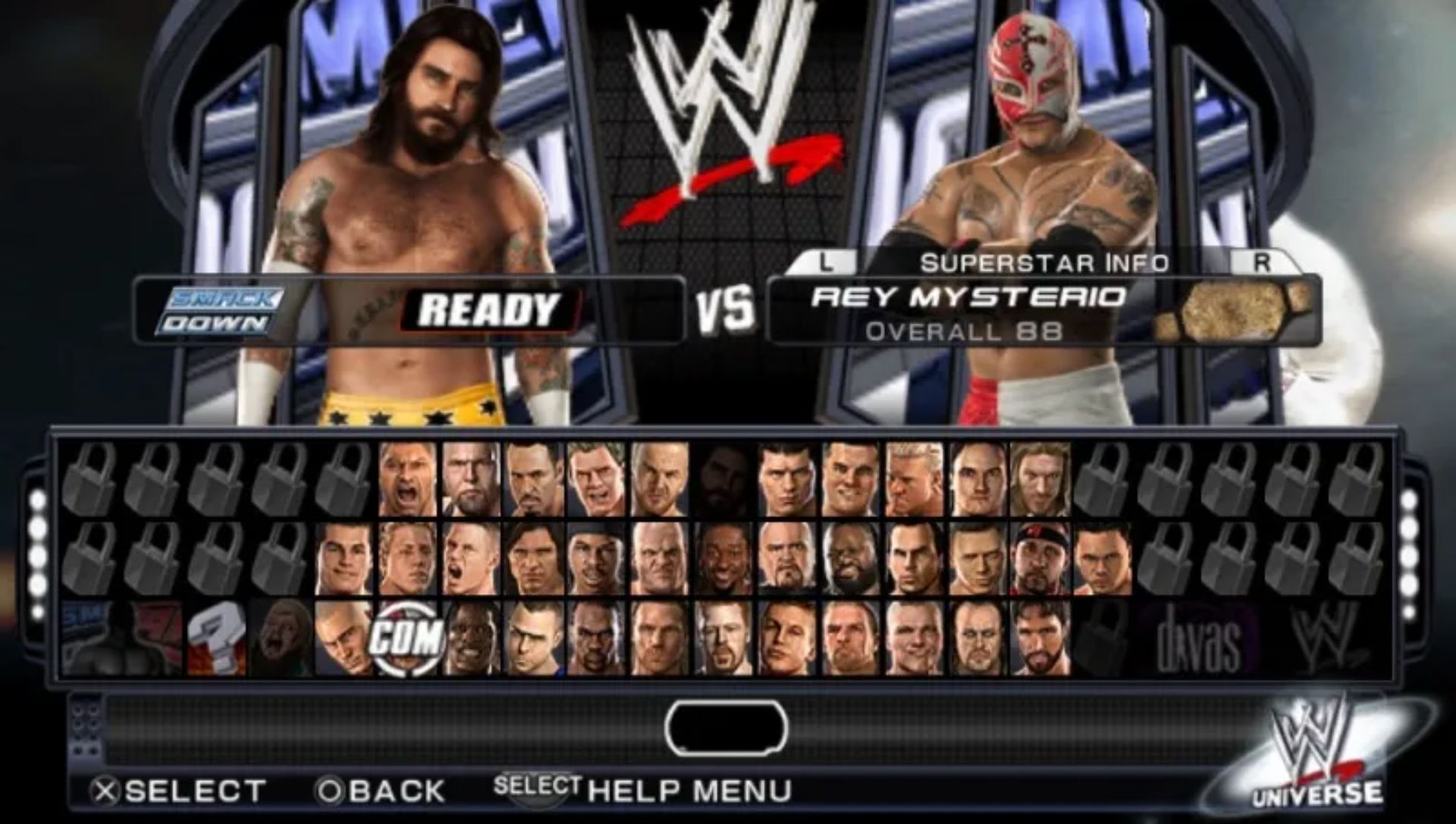This screenshot has height=824, width=1456.
Task: Pick the random question mark tile
Action: coord(217,638)
